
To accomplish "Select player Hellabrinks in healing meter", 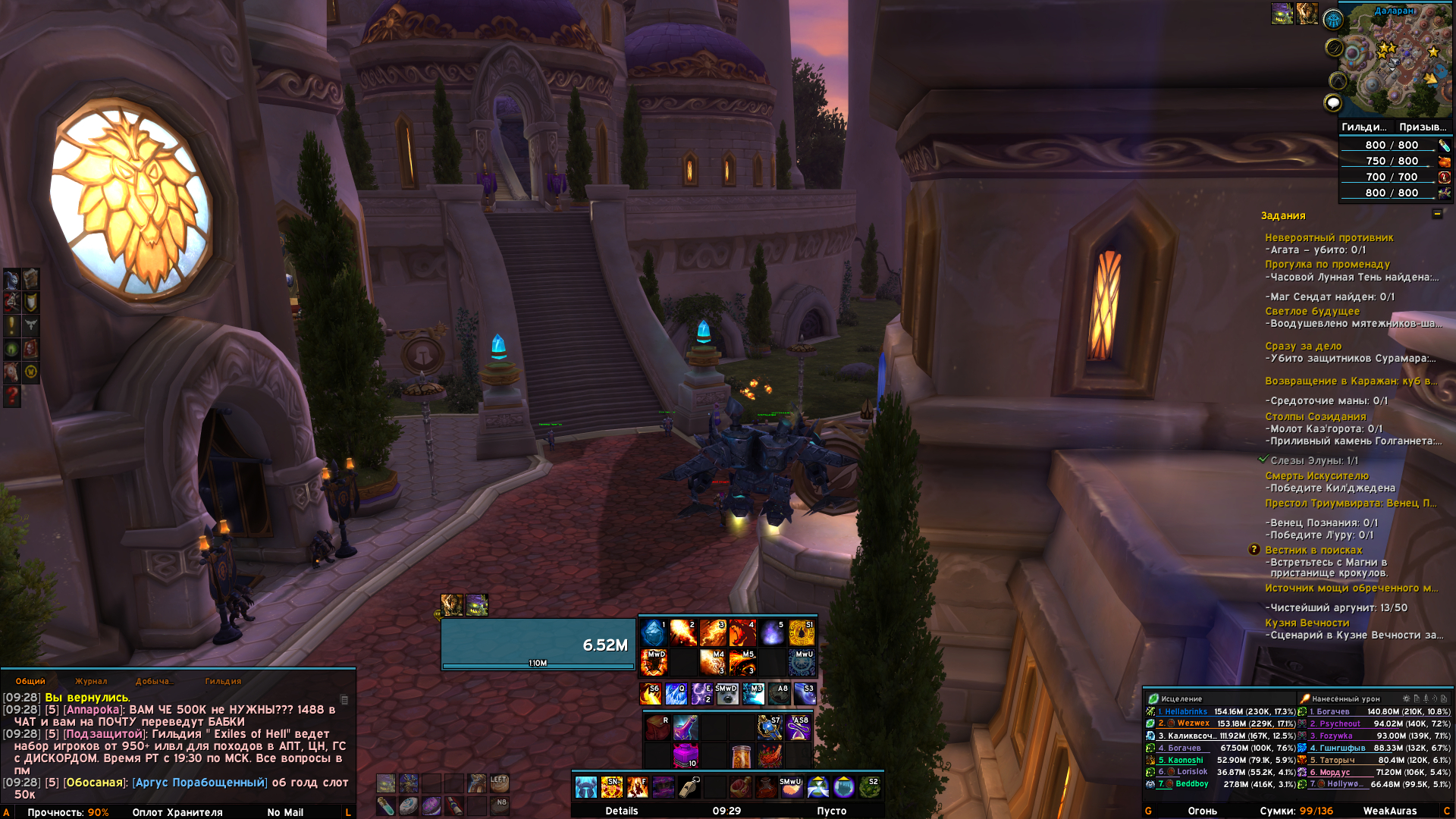I will click(x=1185, y=711).
